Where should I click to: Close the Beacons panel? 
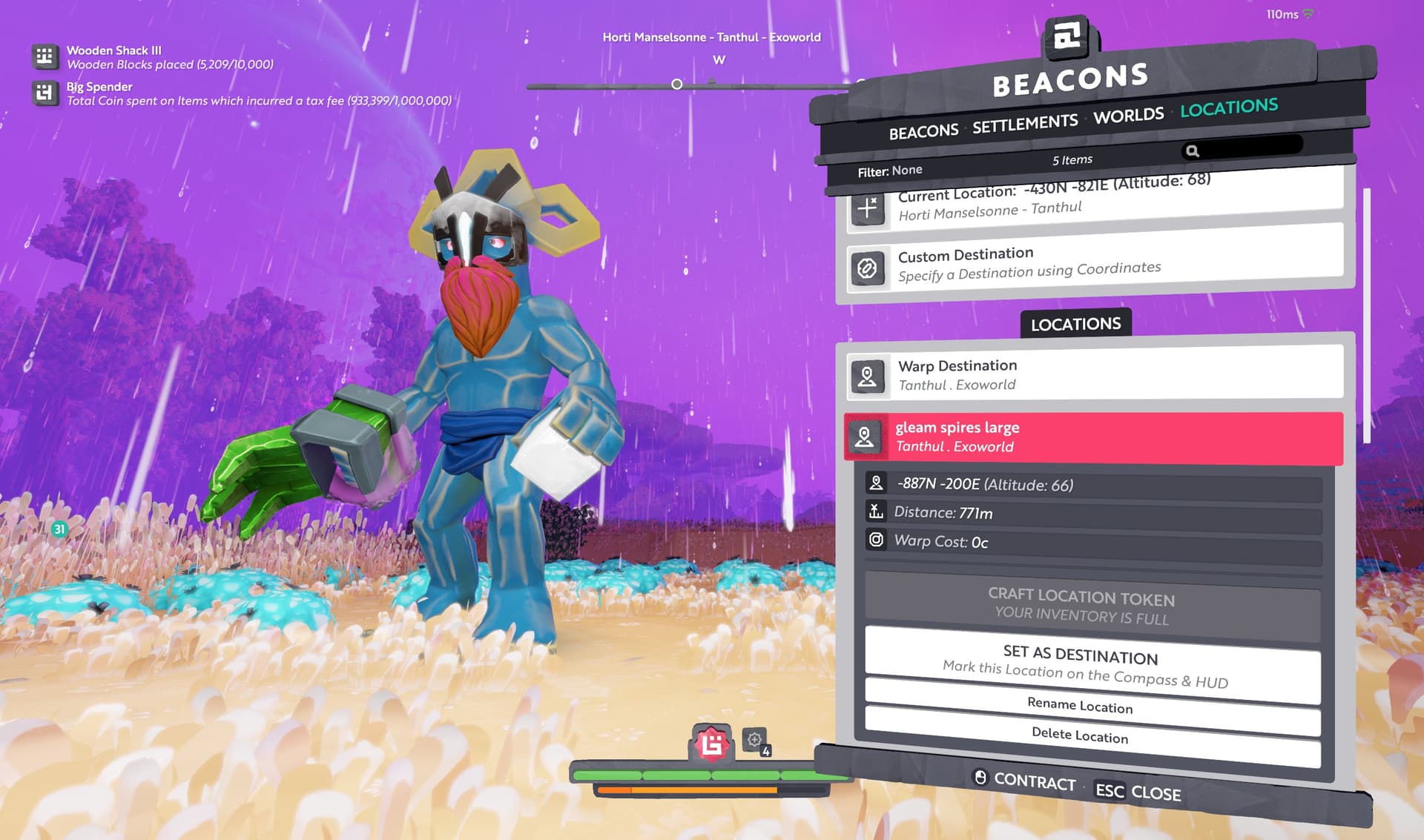1138,792
